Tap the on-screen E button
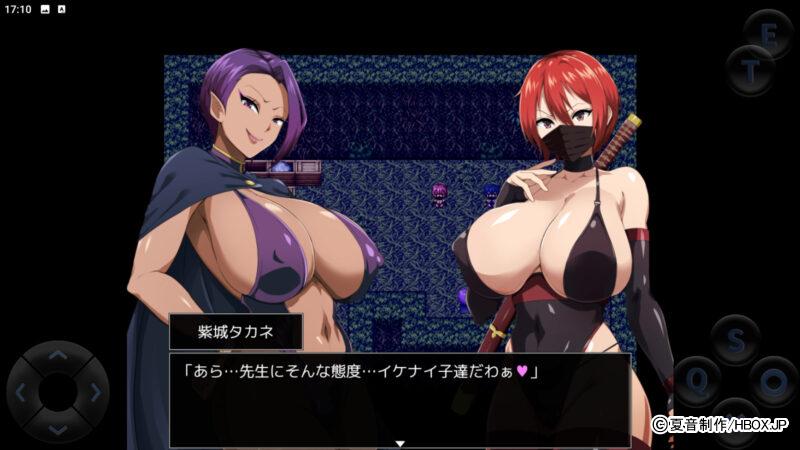 pyautogui.click(x=769, y=33)
